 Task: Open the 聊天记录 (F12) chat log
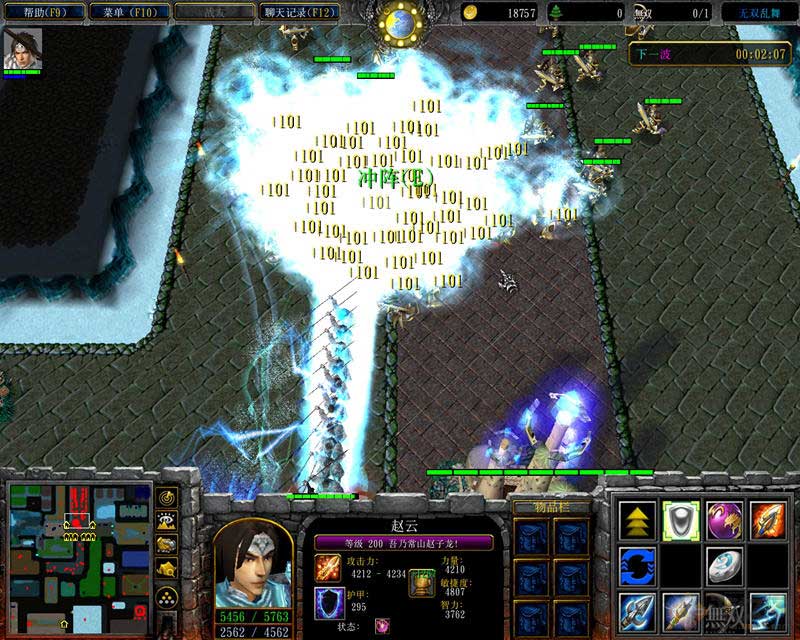pos(299,12)
